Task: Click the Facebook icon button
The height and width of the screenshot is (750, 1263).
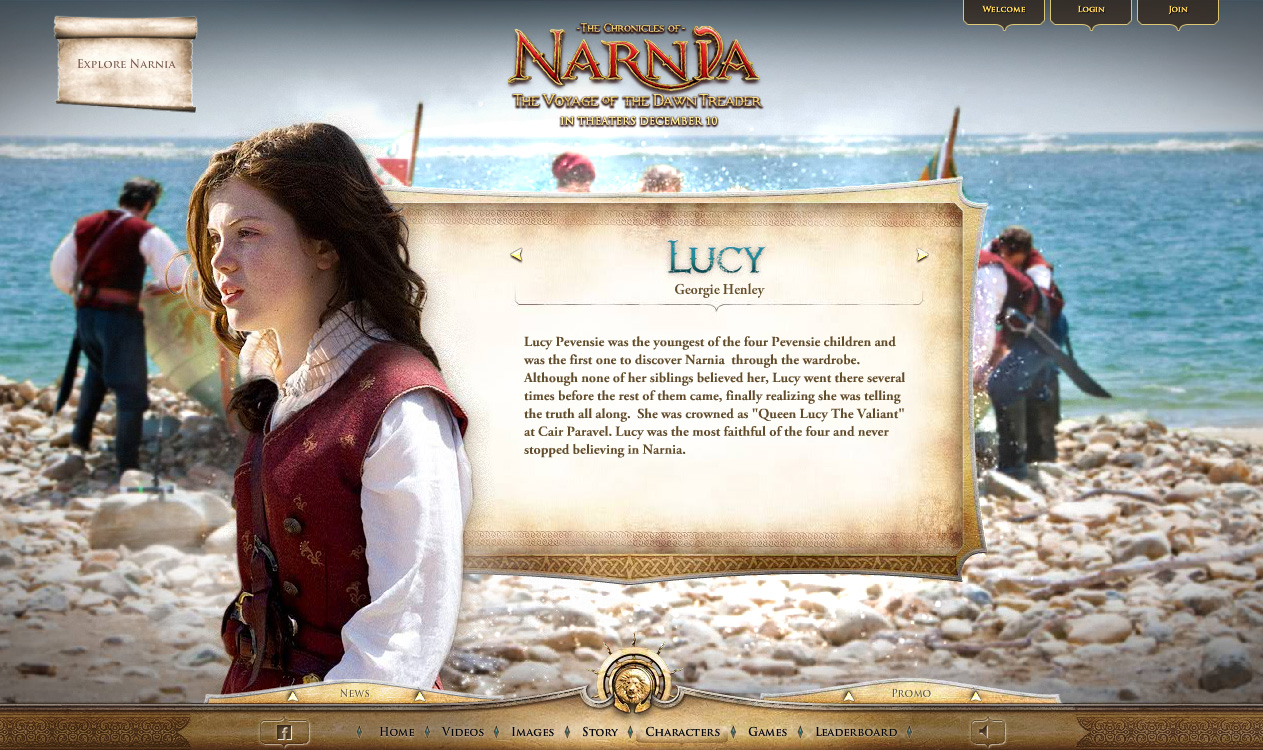Action: 284,733
